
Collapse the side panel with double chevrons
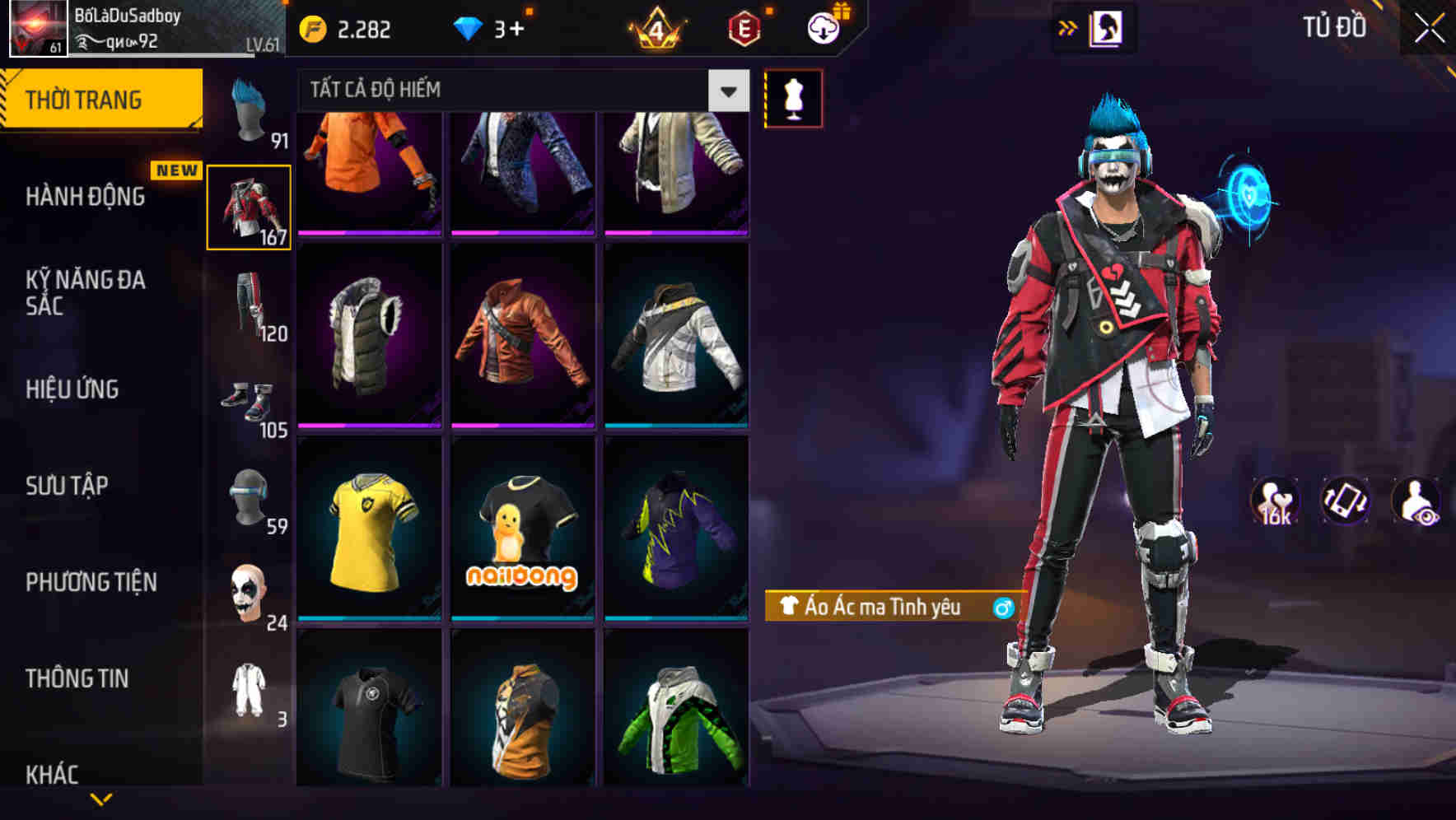(x=1067, y=27)
